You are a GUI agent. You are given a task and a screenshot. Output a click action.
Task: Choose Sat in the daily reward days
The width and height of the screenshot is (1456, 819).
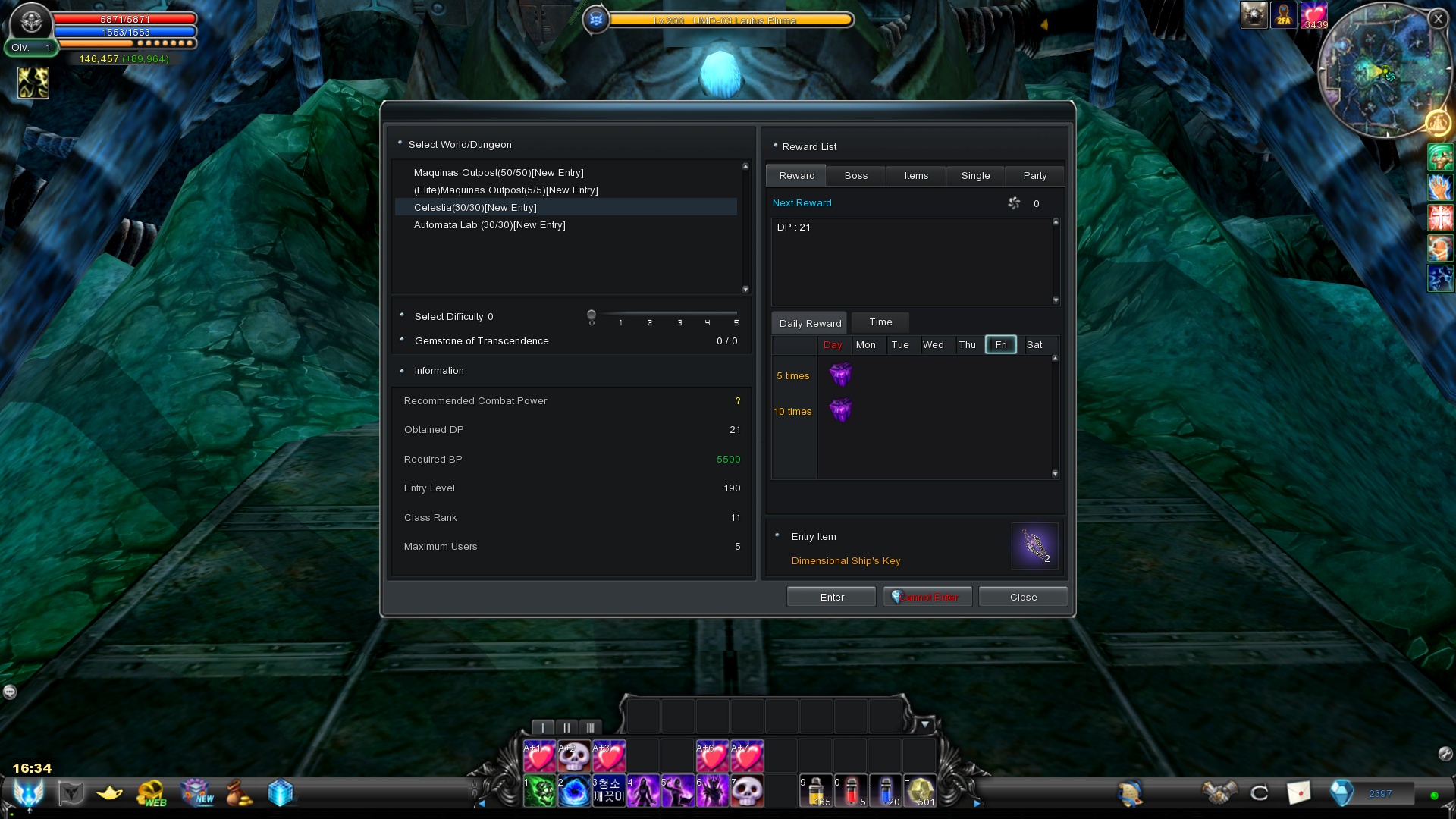point(1034,345)
